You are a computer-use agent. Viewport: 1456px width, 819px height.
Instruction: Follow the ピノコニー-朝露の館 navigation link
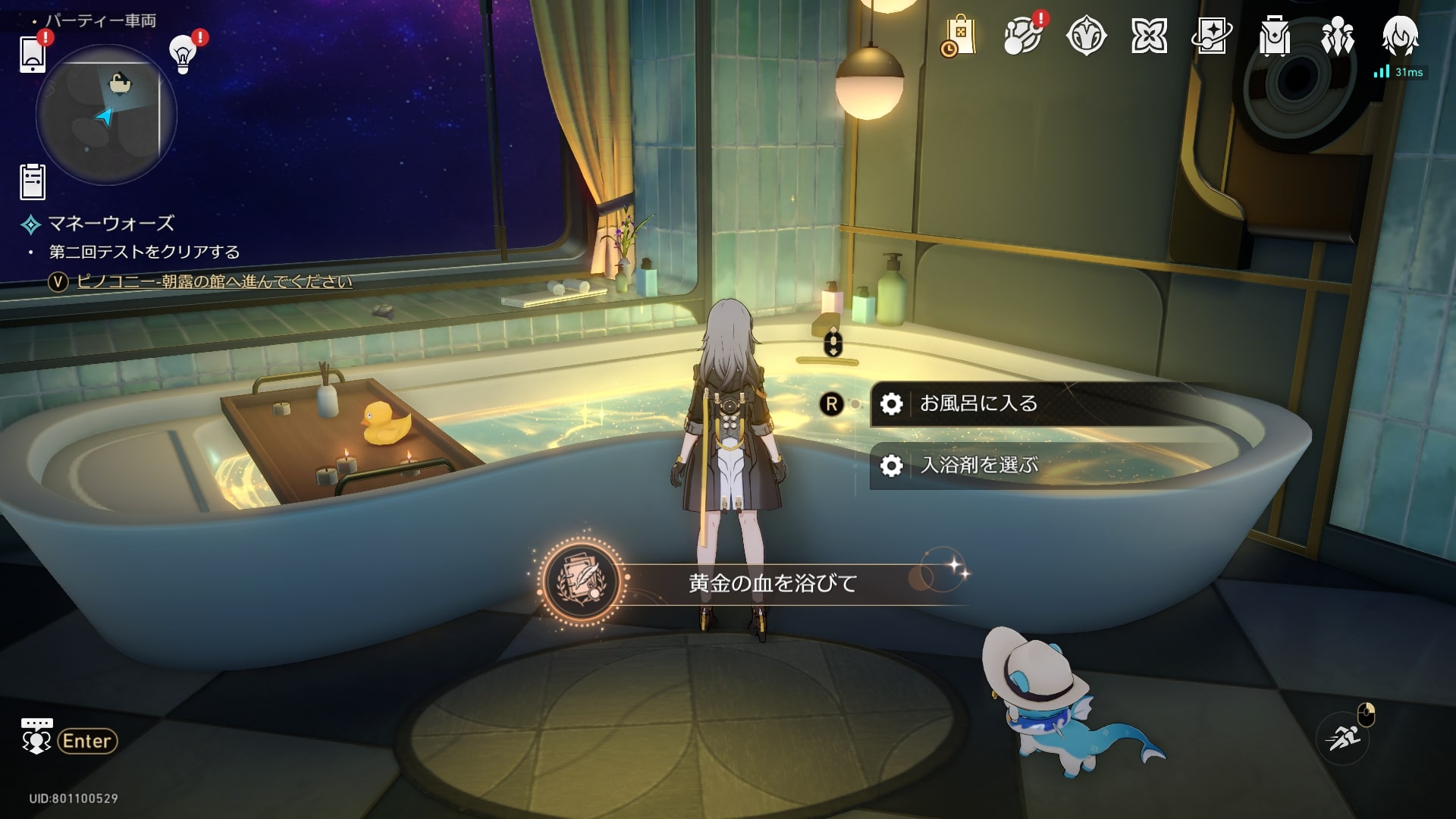click(x=214, y=281)
